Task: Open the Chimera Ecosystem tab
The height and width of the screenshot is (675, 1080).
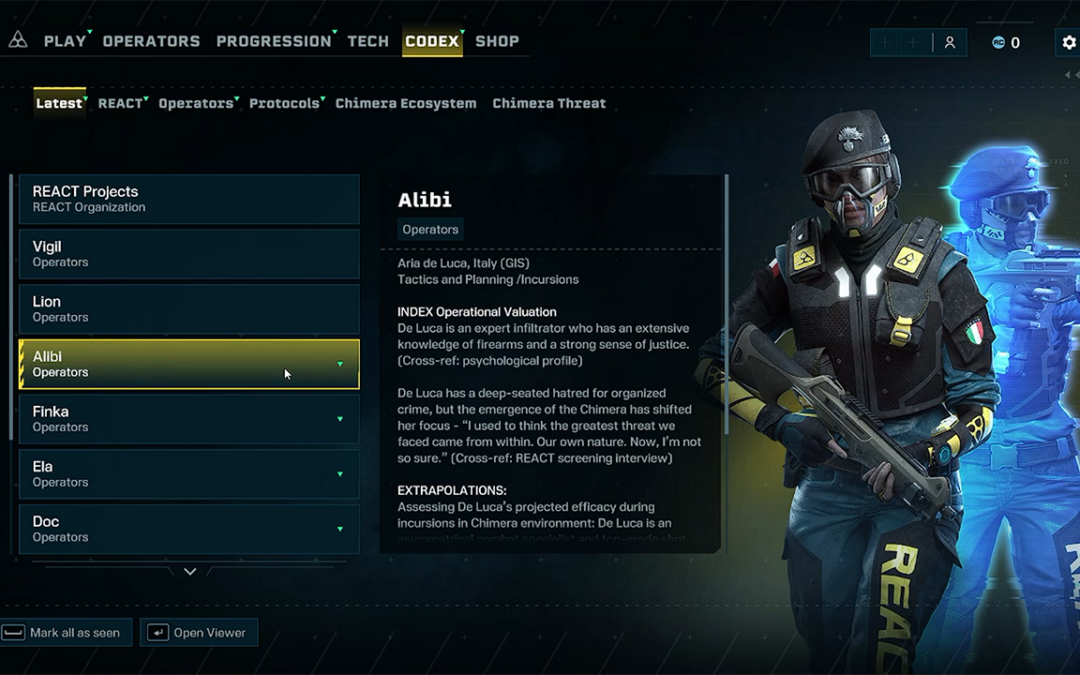Action: [406, 103]
